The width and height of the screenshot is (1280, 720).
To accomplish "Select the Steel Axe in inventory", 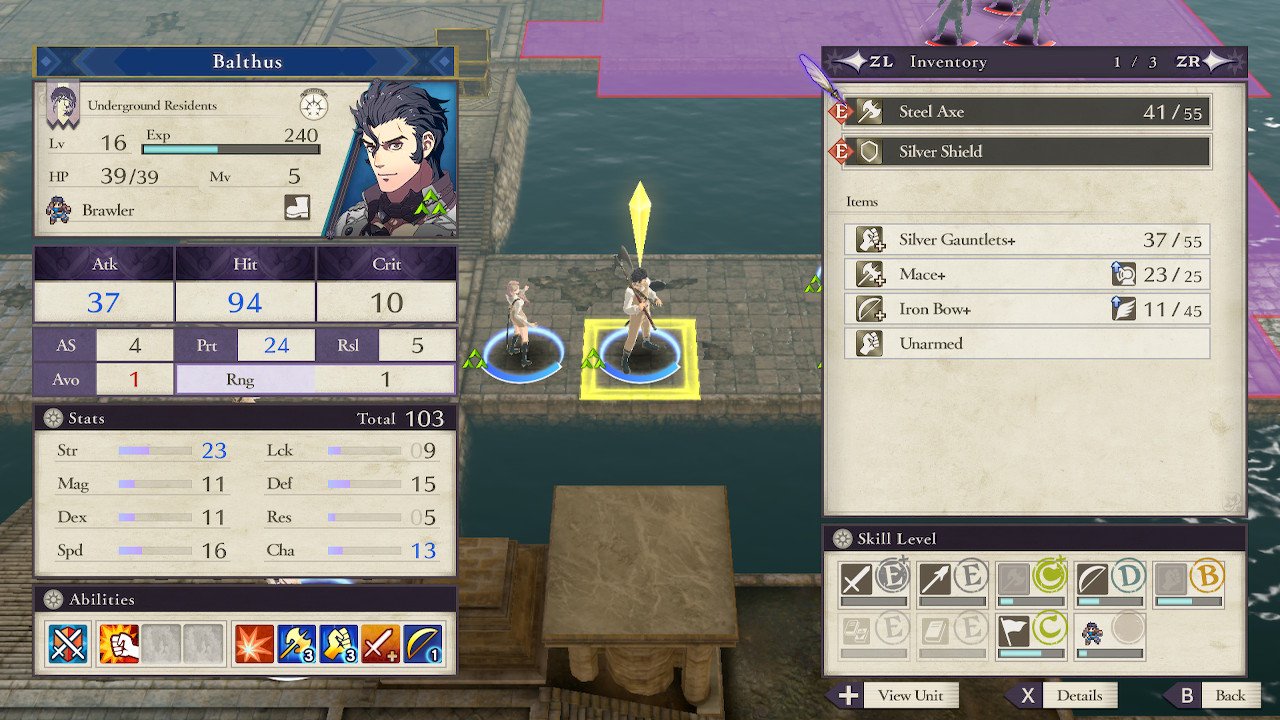I will (1027, 112).
